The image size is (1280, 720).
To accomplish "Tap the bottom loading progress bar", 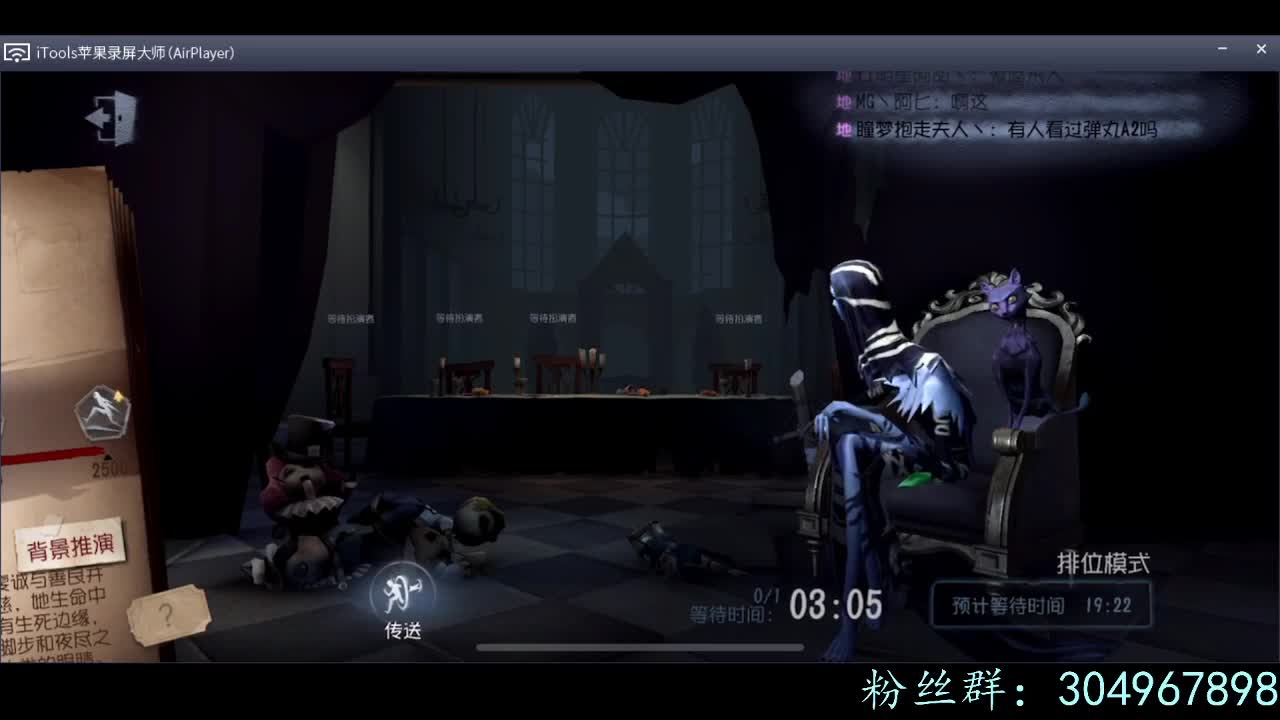I will click(x=640, y=648).
